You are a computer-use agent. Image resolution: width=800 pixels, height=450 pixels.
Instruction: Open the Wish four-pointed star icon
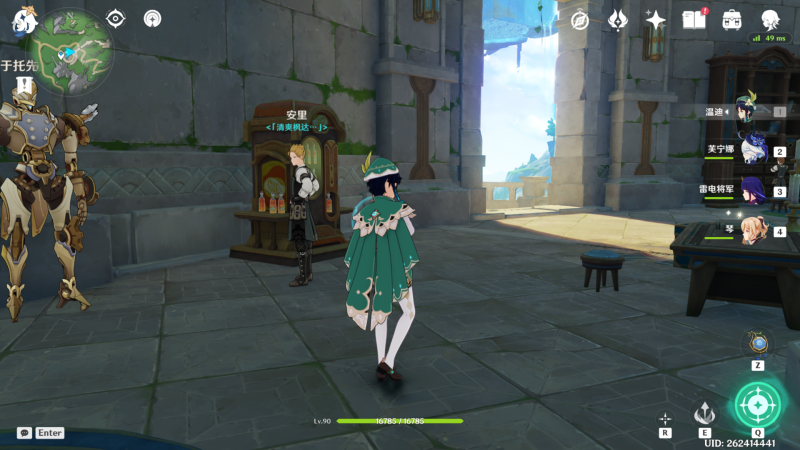pos(656,20)
